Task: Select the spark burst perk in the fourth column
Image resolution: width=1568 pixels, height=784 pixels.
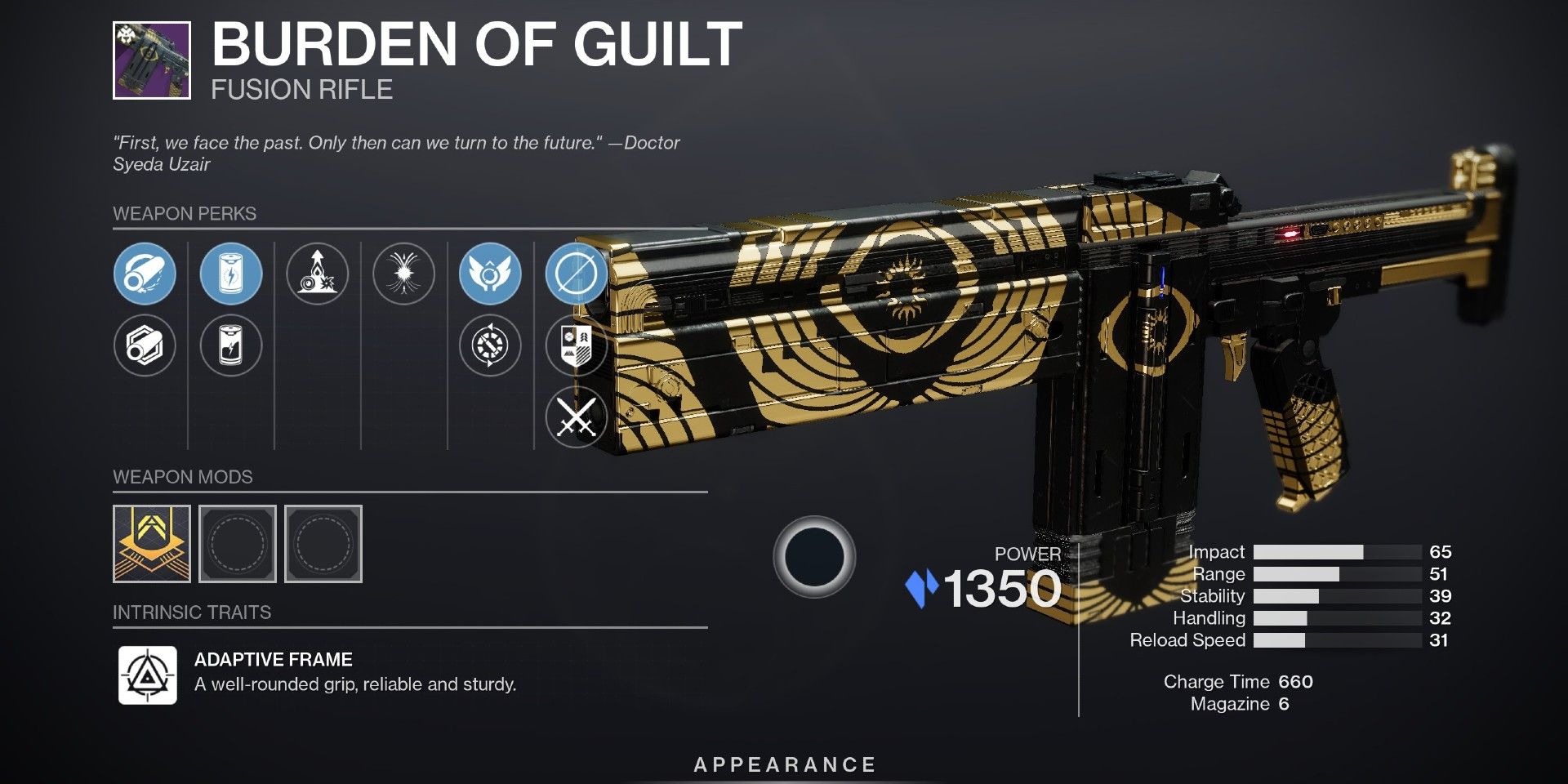Action: tap(403, 275)
